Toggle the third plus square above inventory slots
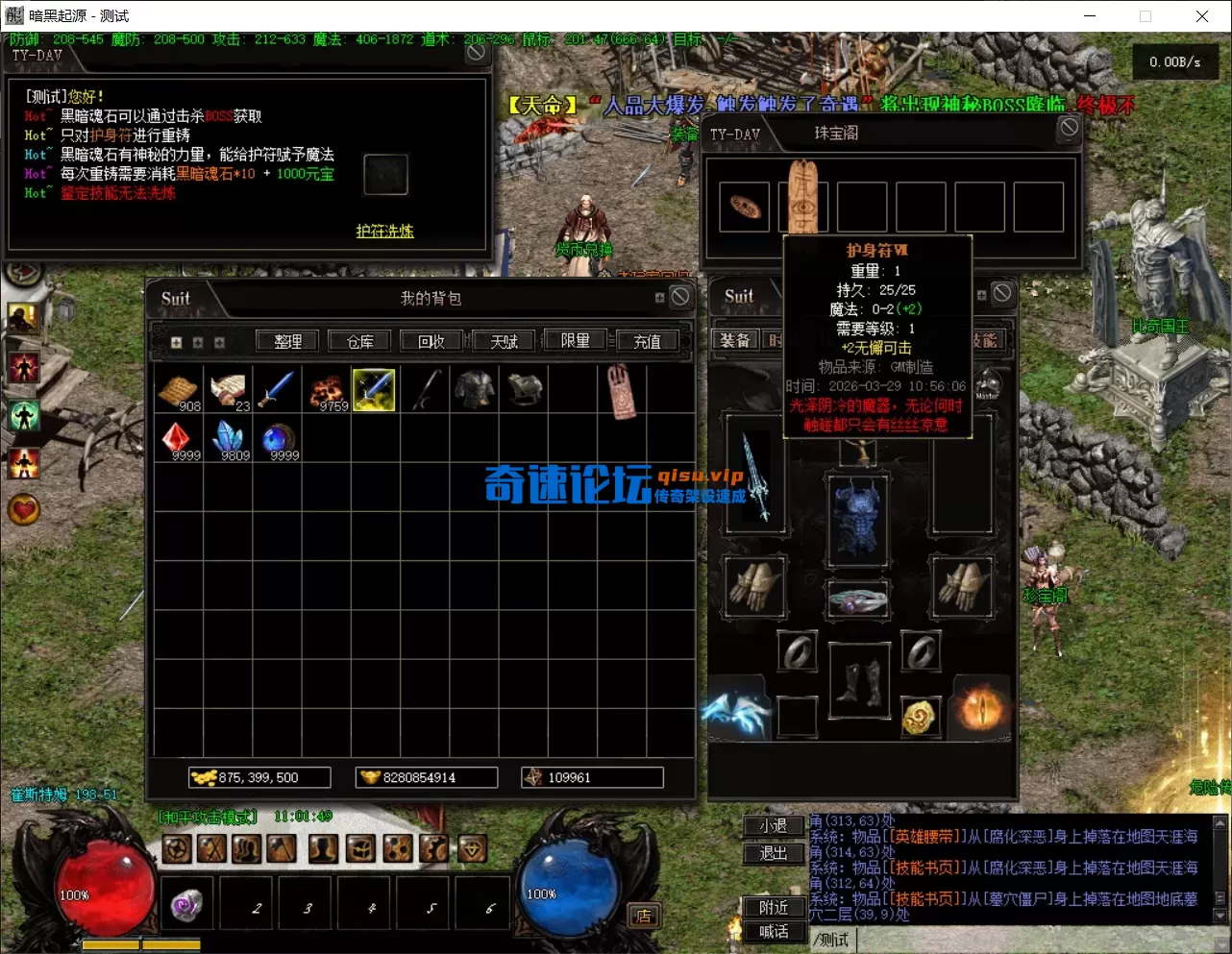 tap(220, 342)
